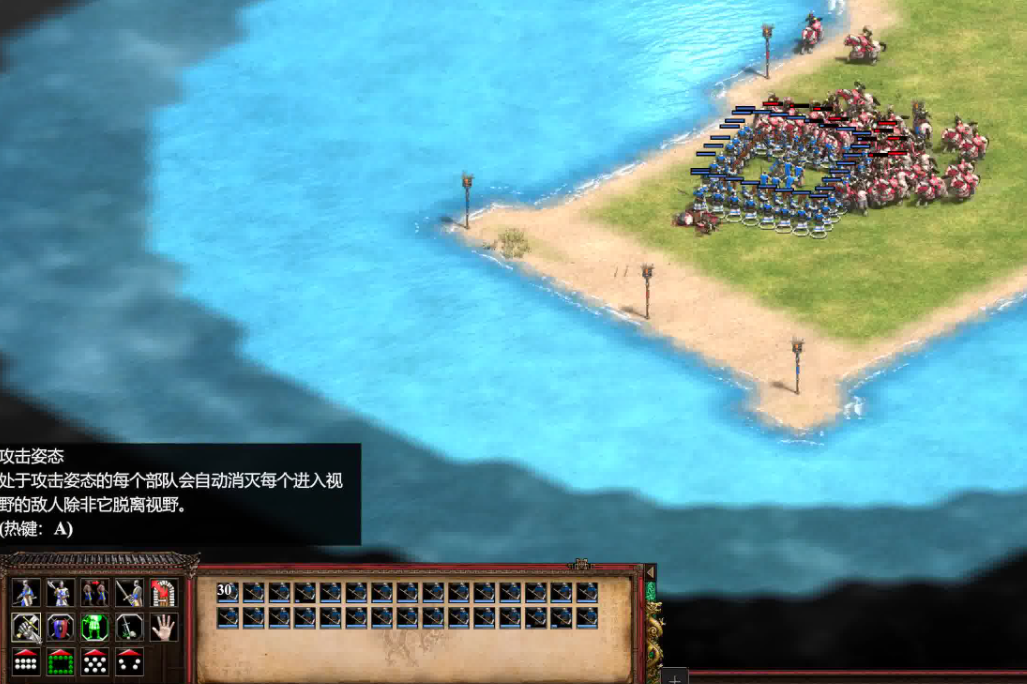Switch to the flank formation with four dots
The image size is (1027, 684).
[x=129, y=661]
